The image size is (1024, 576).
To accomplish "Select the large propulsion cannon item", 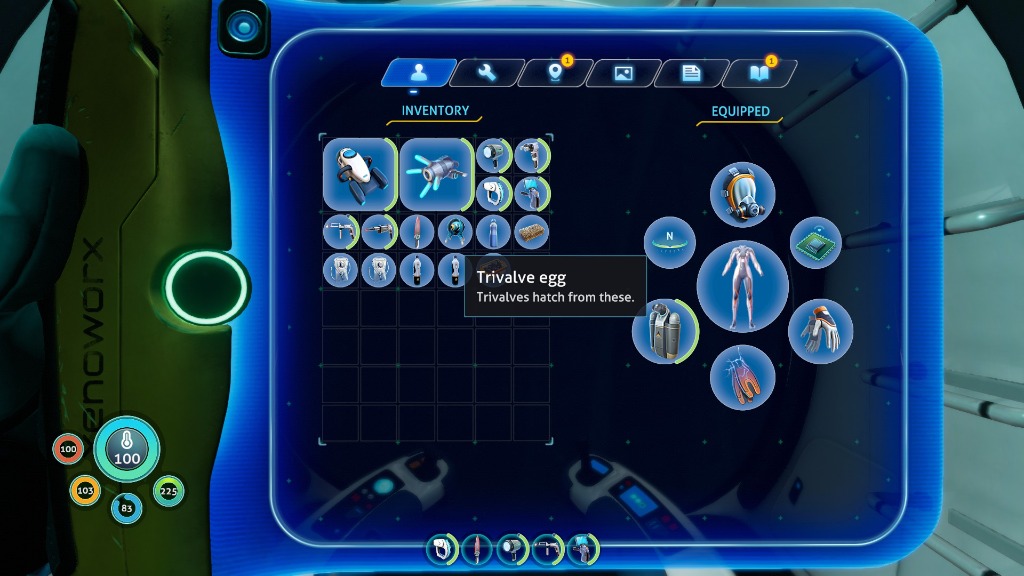I will [436, 173].
